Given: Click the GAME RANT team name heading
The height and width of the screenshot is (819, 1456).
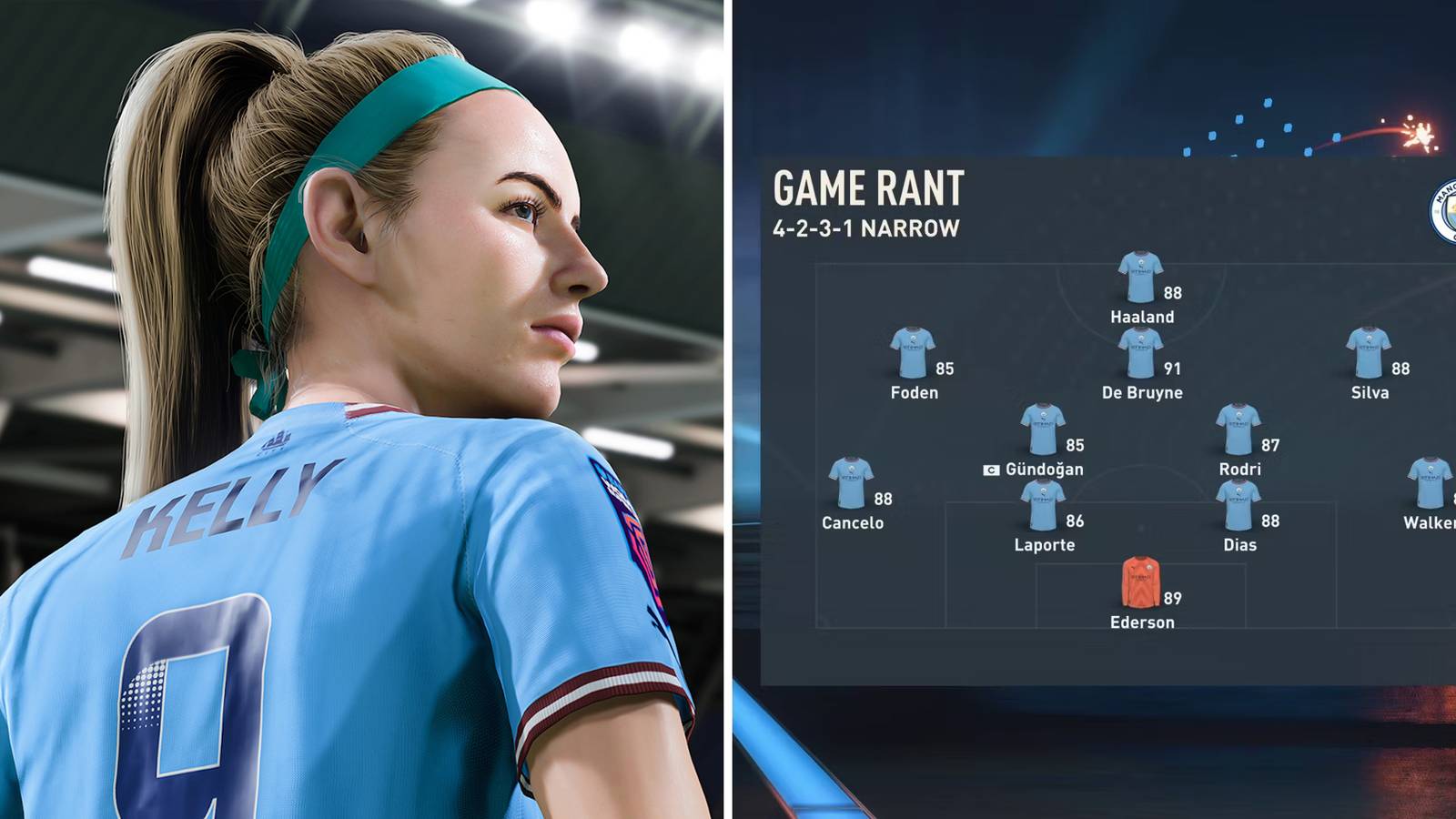Looking at the screenshot, I should (x=871, y=189).
